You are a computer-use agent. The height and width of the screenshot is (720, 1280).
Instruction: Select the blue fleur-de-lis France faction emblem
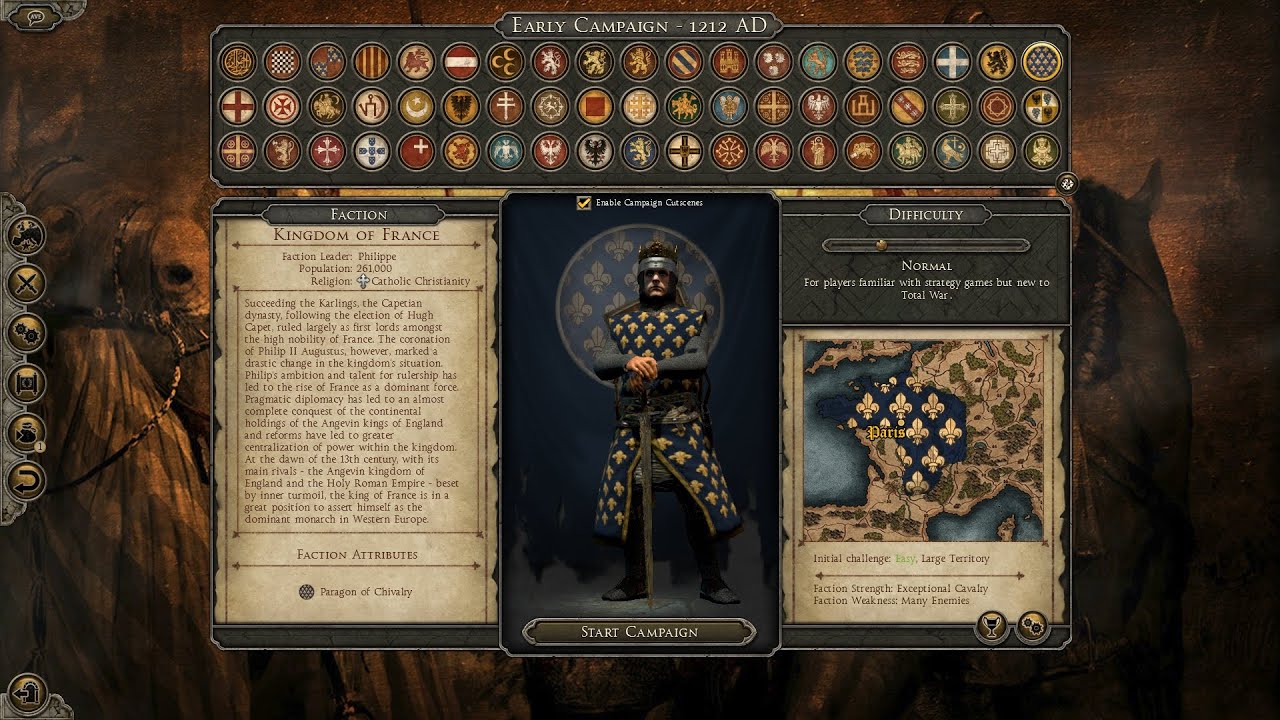[1042, 62]
